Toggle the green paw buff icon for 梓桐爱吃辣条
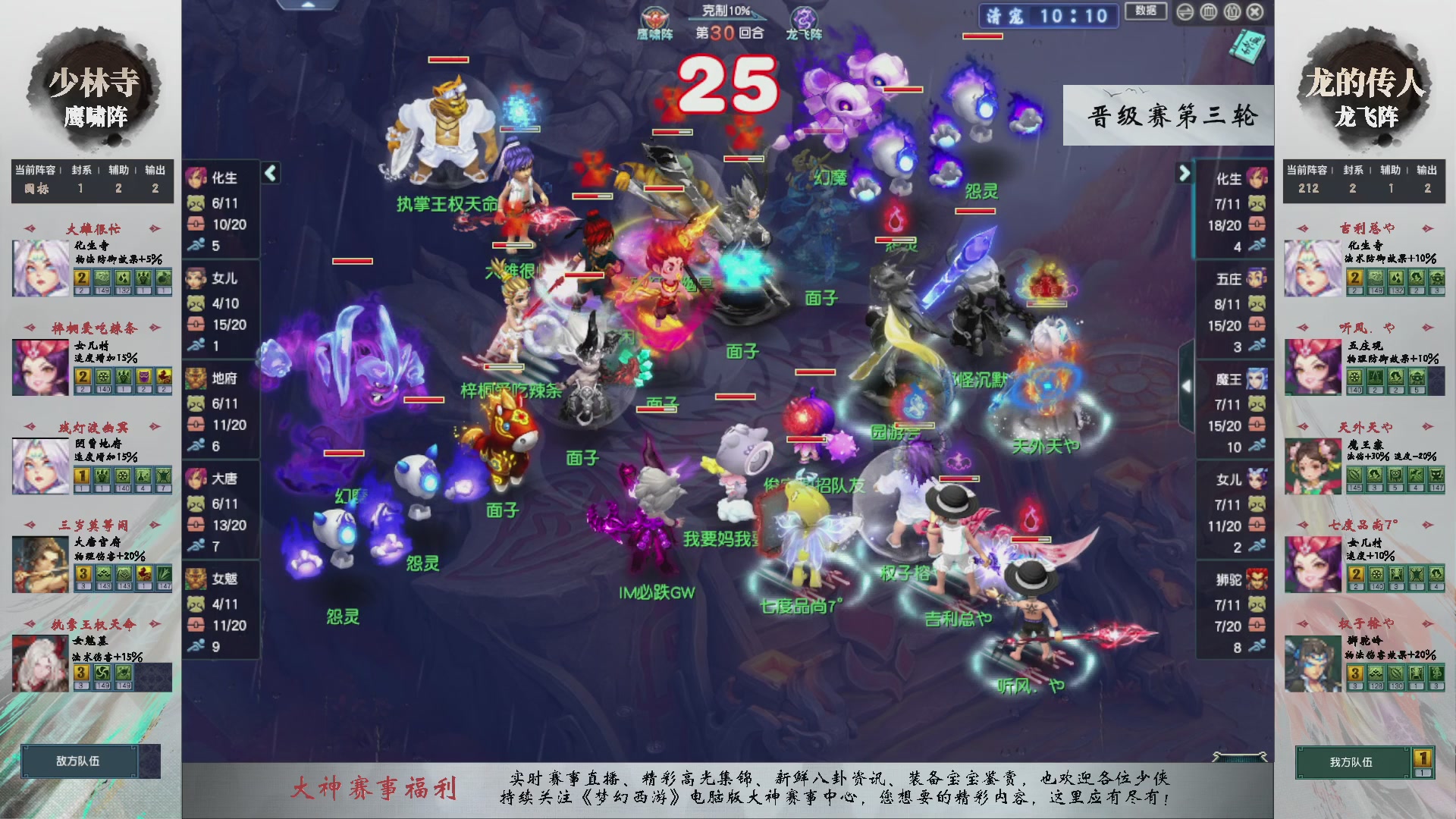The image size is (1456, 819). tap(124, 378)
